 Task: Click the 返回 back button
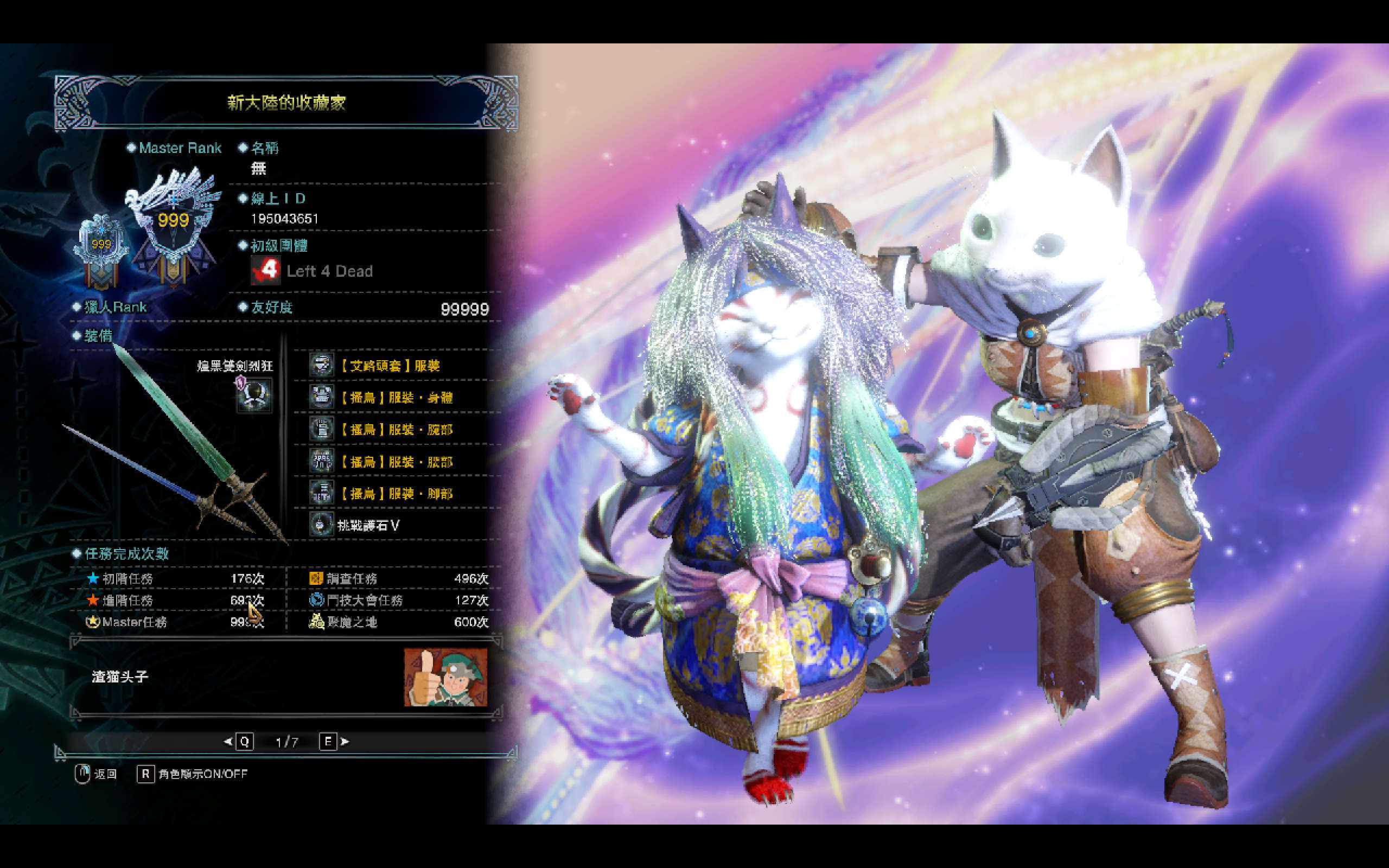tap(96, 775)
